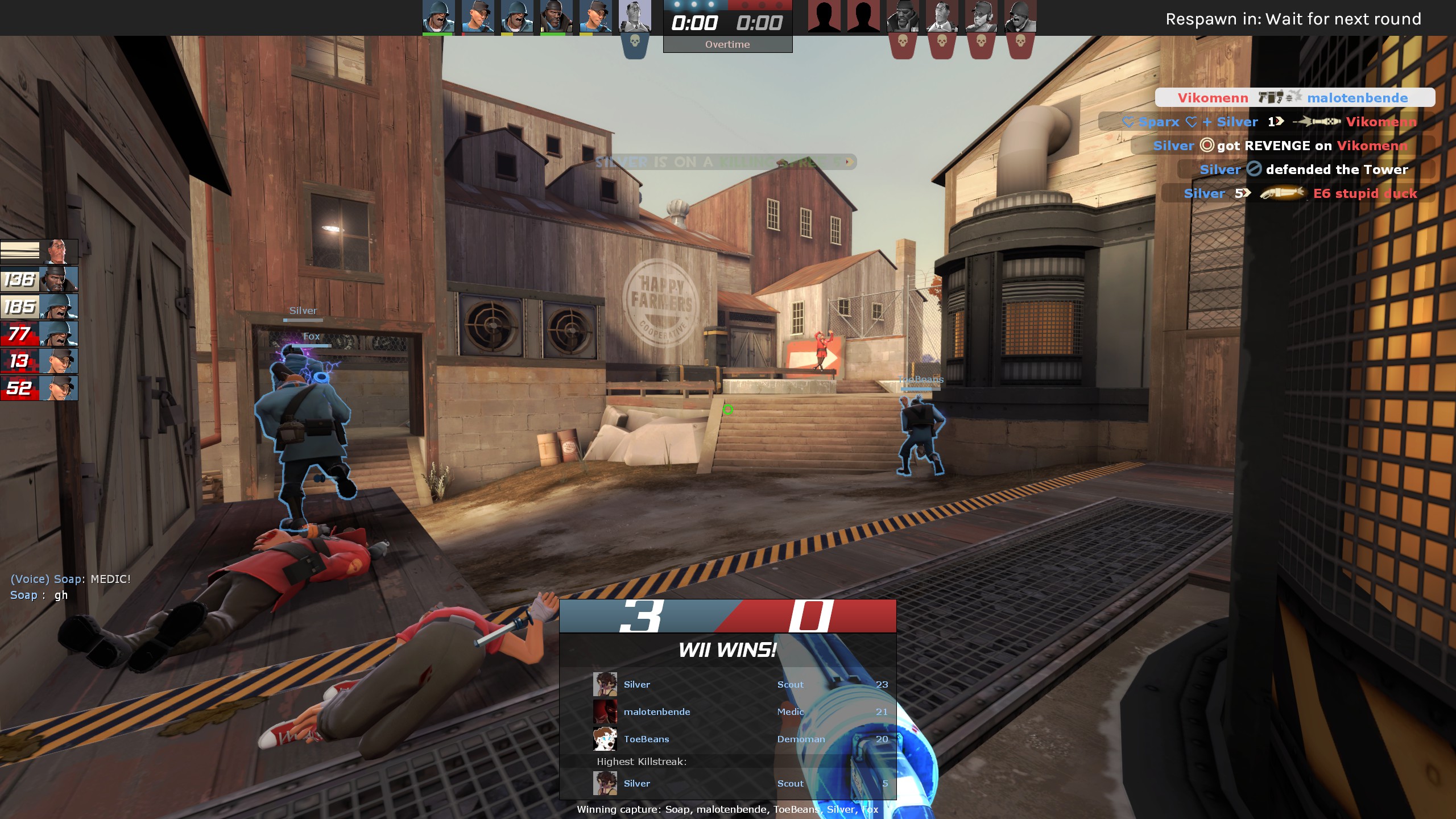Select the Vikomenn killed malotenbende feed notice
1456x819 pixels.
click(1294, 98)
